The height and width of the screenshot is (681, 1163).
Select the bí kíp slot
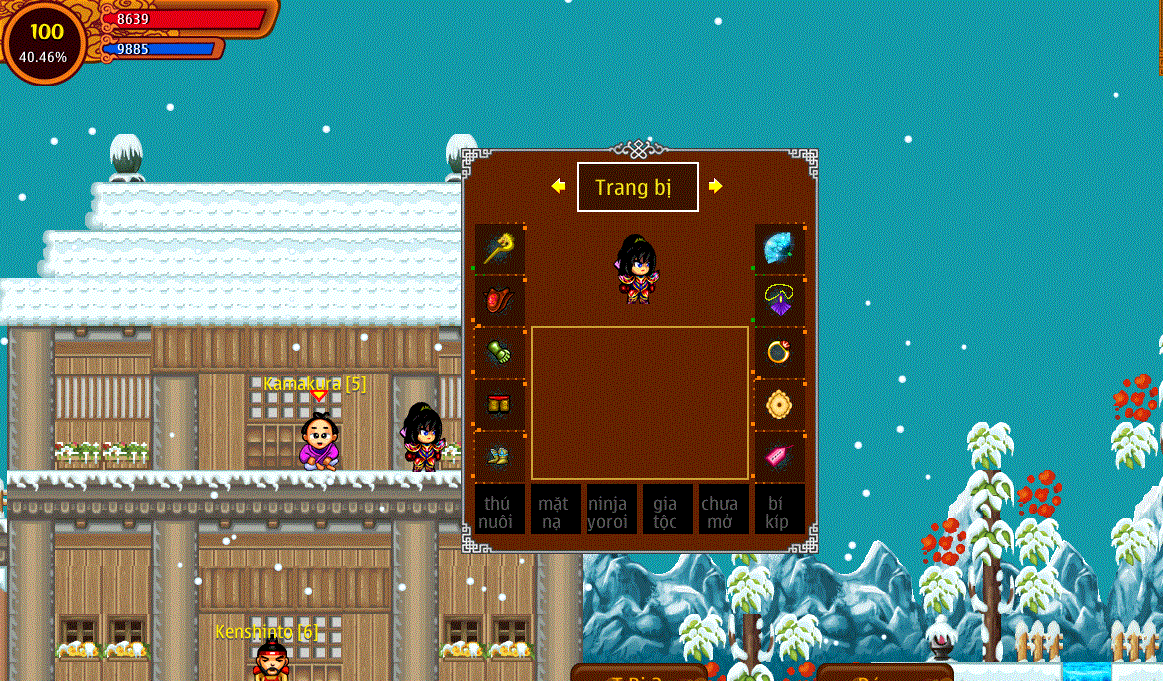pos(779,510)
